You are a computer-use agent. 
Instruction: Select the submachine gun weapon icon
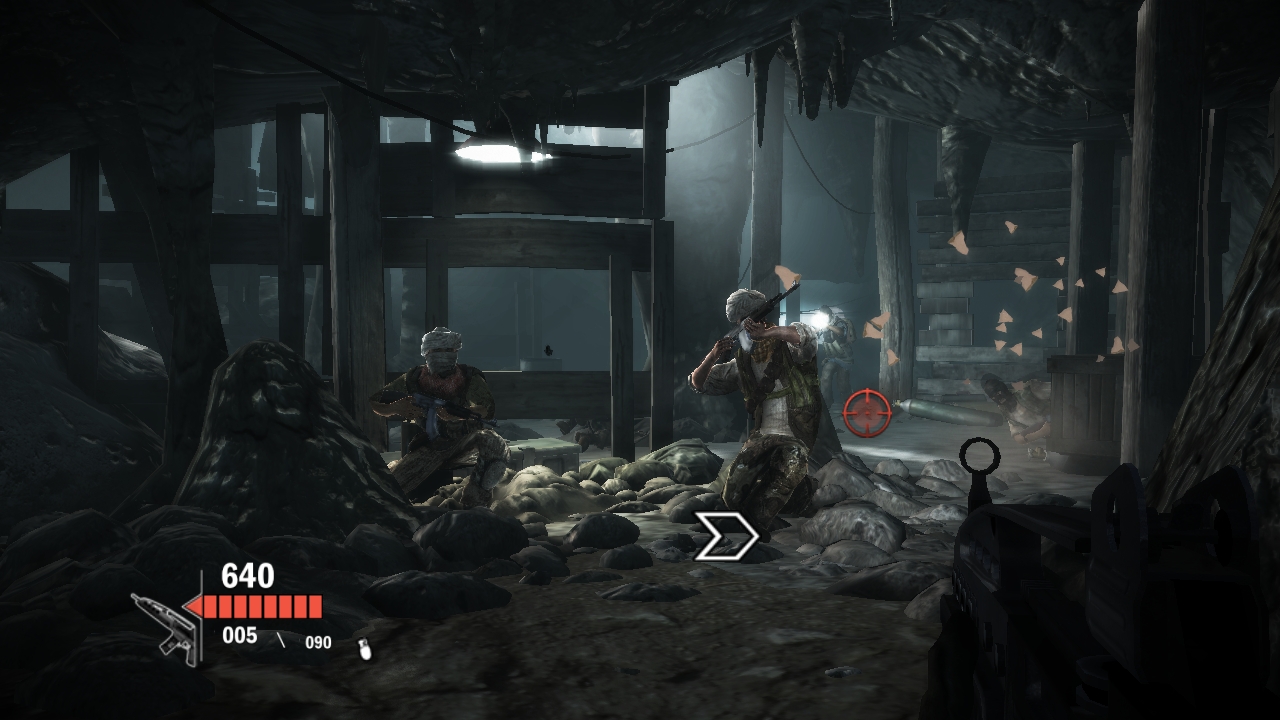165,624
